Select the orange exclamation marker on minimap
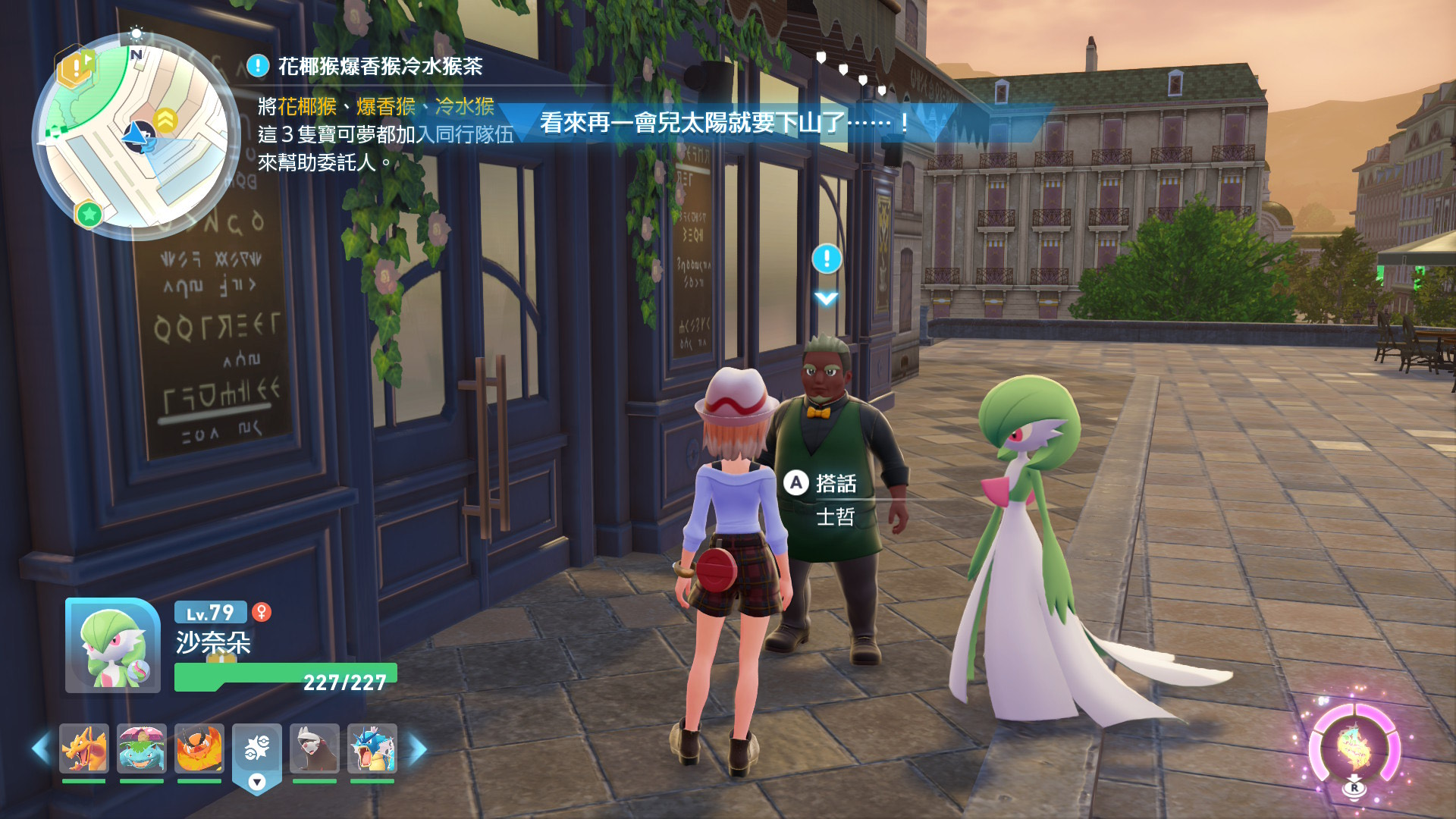Viewport: 1456px width, 819px height. pyautogui.click(x=77, y=68)
